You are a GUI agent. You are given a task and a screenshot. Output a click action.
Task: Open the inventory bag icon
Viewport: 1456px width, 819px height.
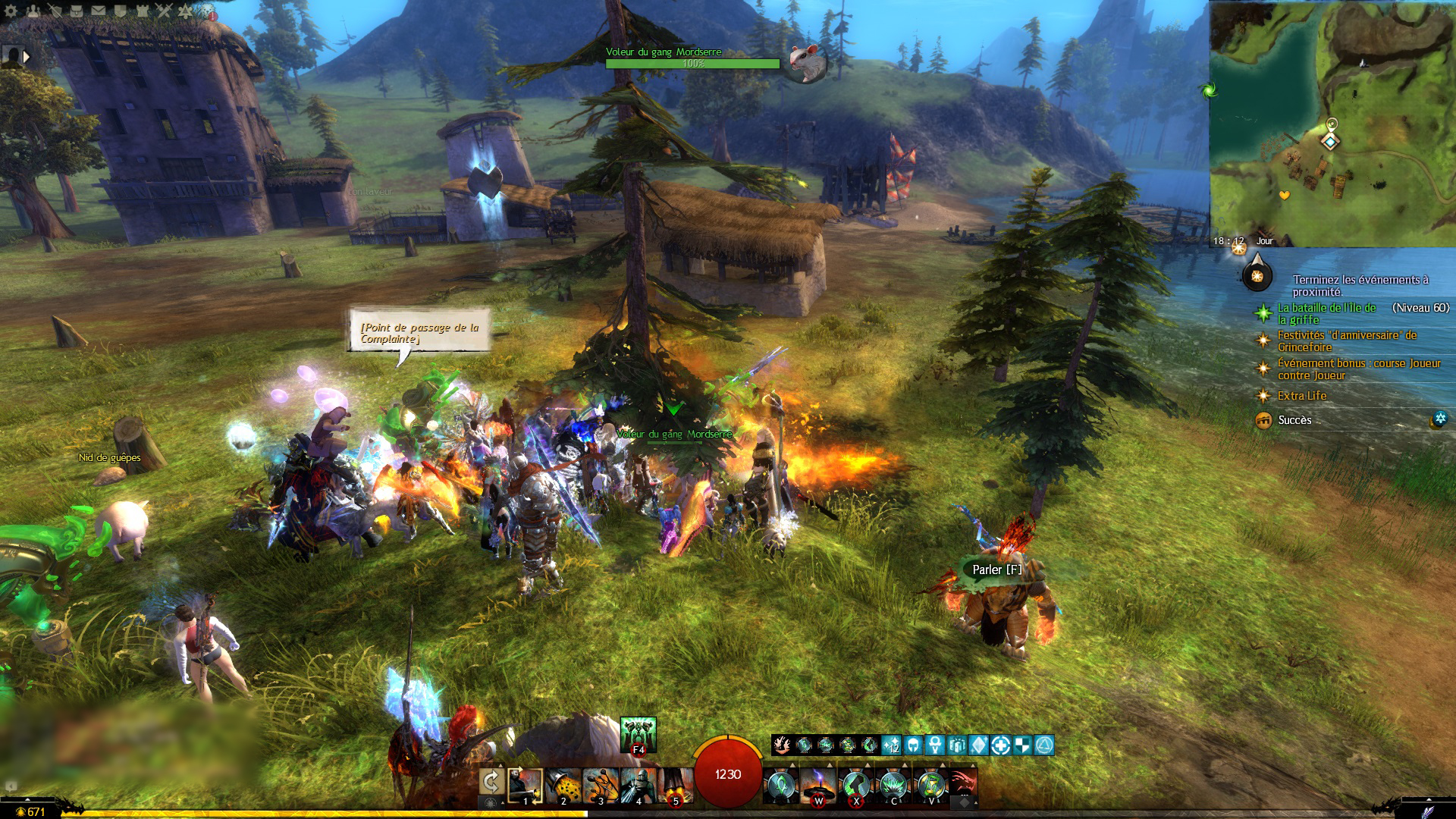(77, 11)
